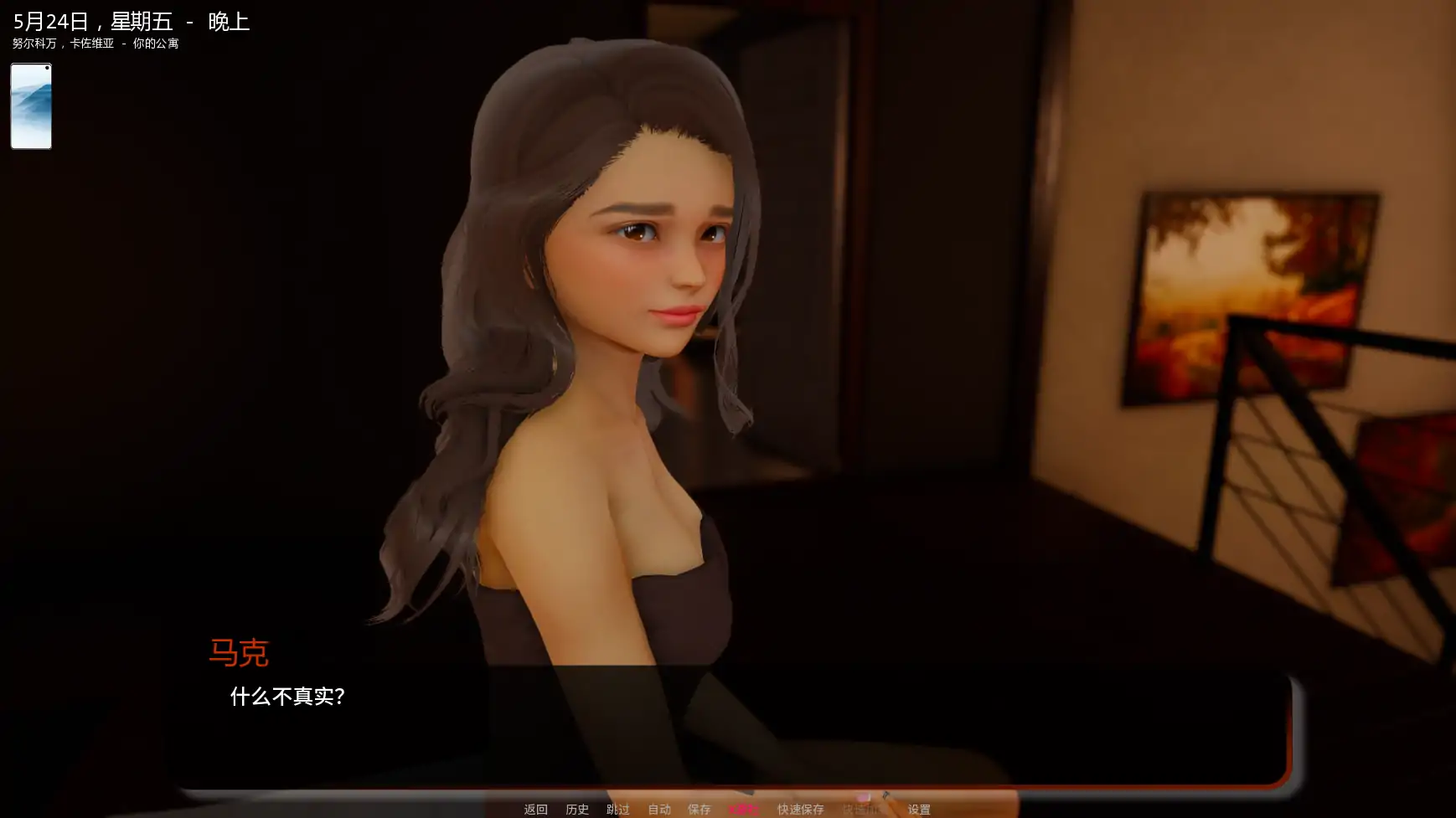The height and width of the screenshot is (818, 1456).
Task: Open the 设置 settings menu
Action: coord(919,809)
